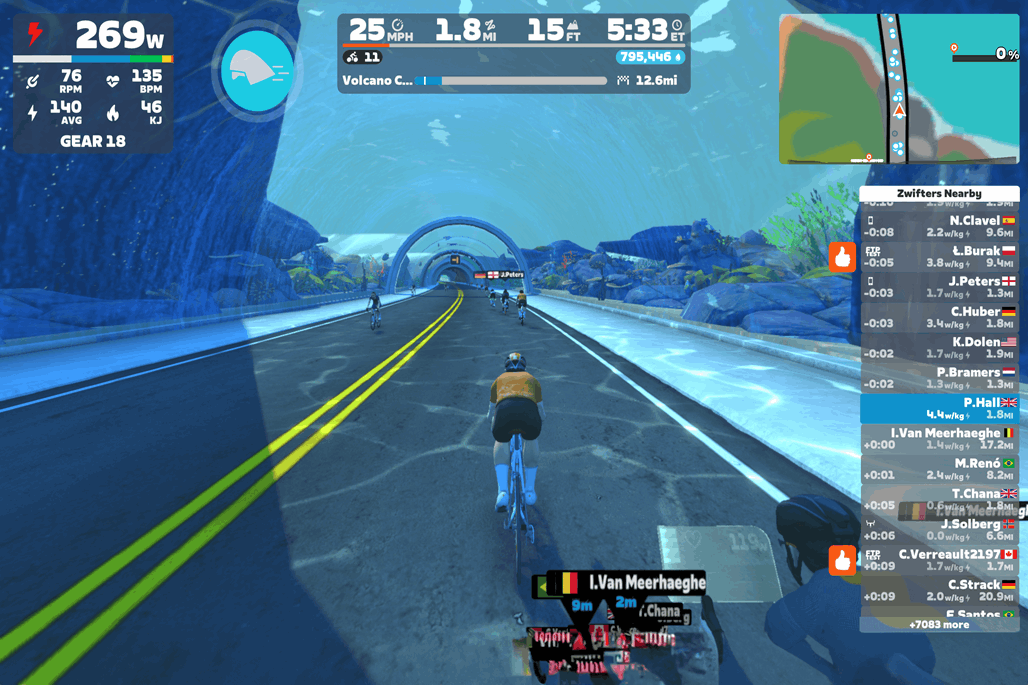Give Ride On thumbs-up to Ł.Burak
This screenshot has height=685, width=1028.
pyautogui.click(x=842, y=257)
